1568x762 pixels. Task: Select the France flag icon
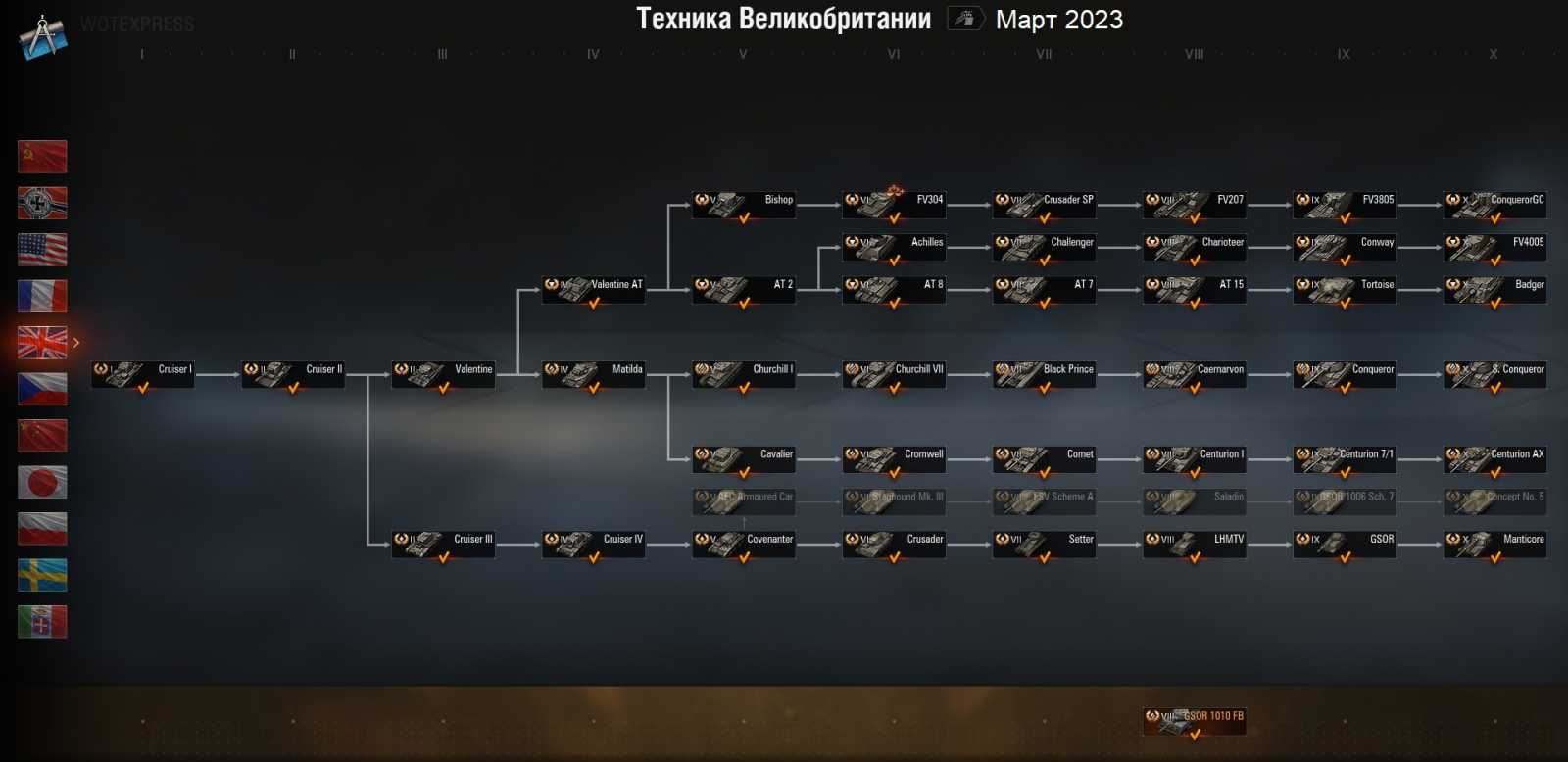(x=42, y=296)
